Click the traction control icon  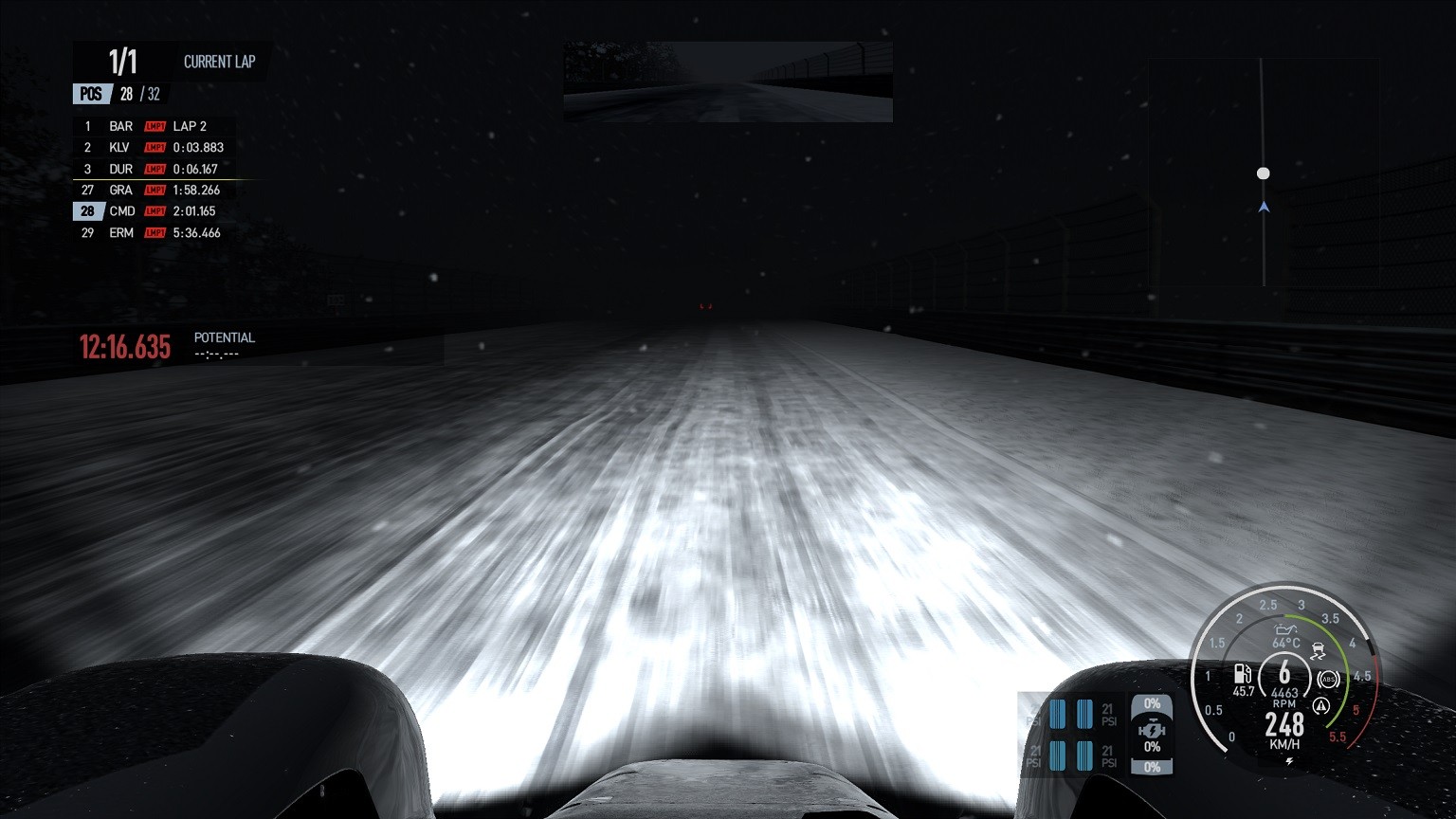click(x=1319, y=650)
